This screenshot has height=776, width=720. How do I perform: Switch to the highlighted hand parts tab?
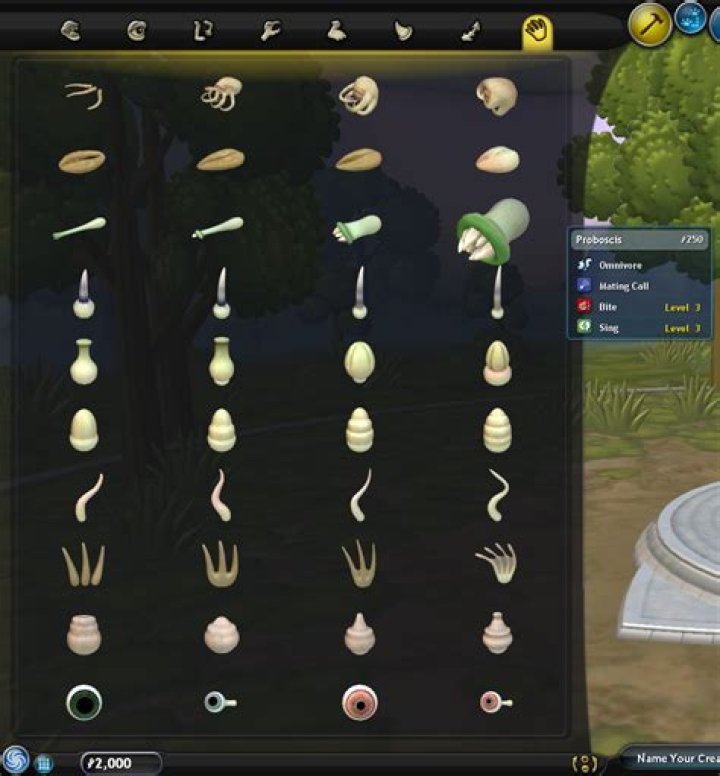point(537,32)
